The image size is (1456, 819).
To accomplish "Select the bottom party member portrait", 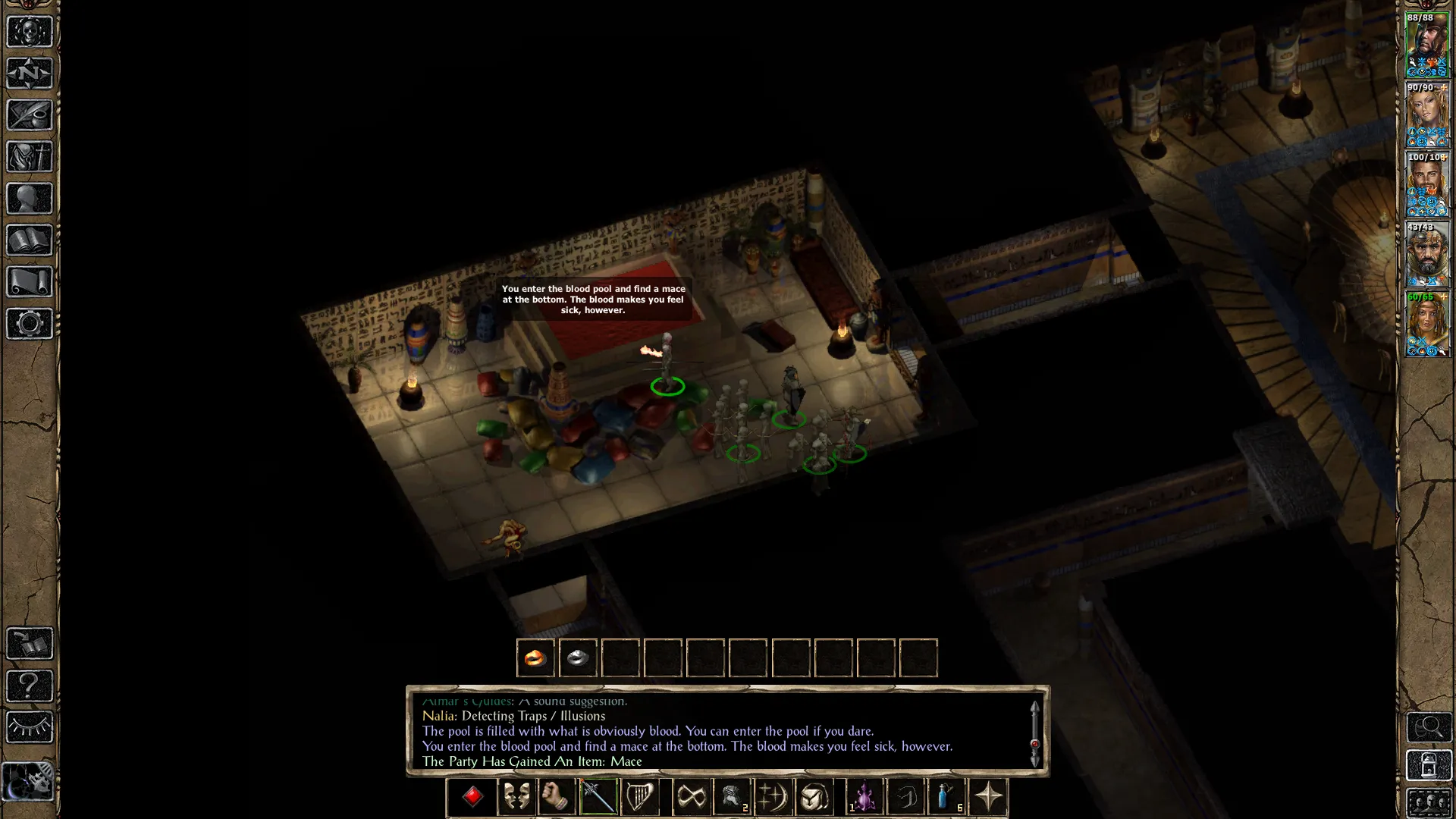I will click(1427, 324).
